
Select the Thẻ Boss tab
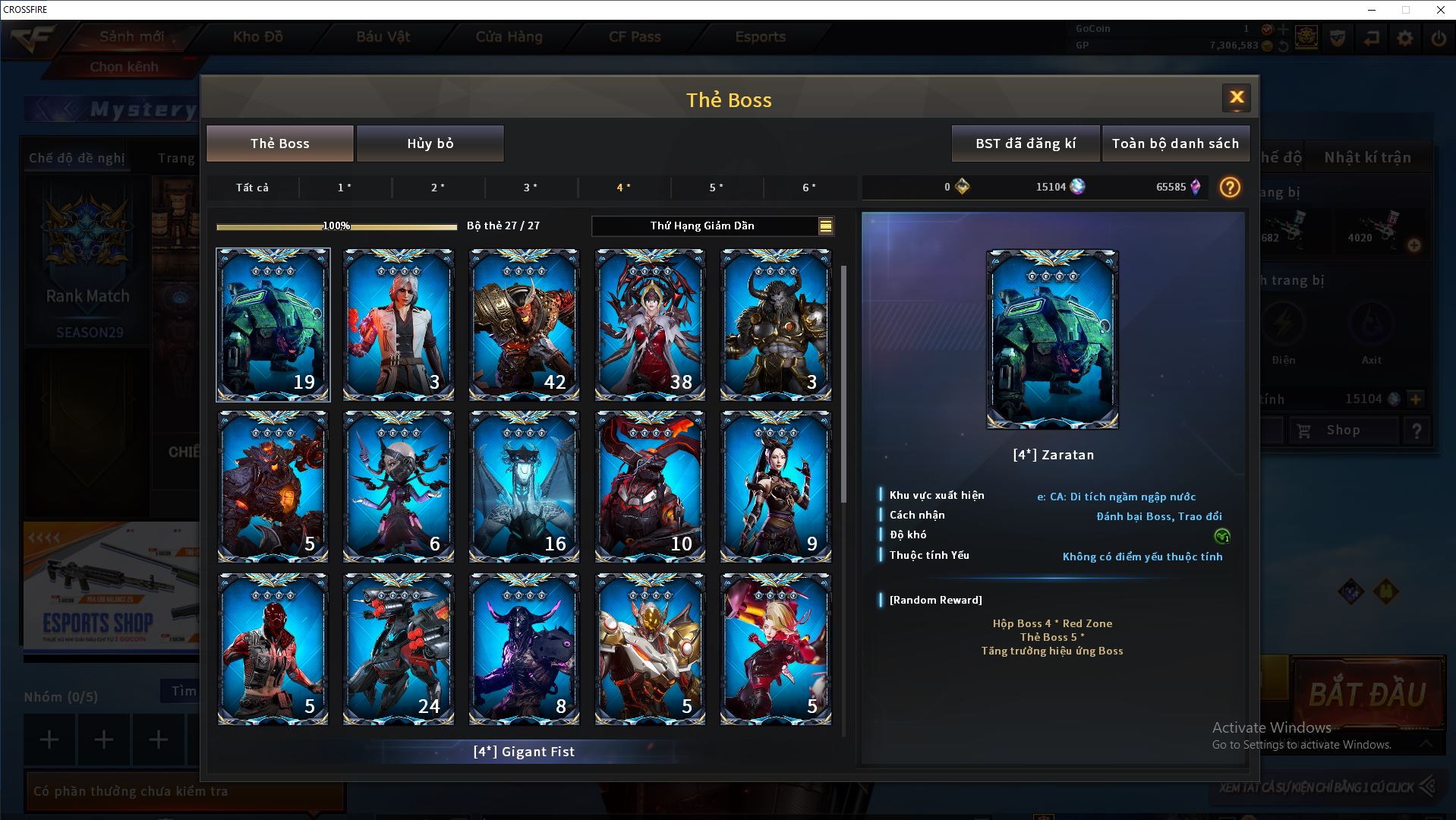(279, 143)
